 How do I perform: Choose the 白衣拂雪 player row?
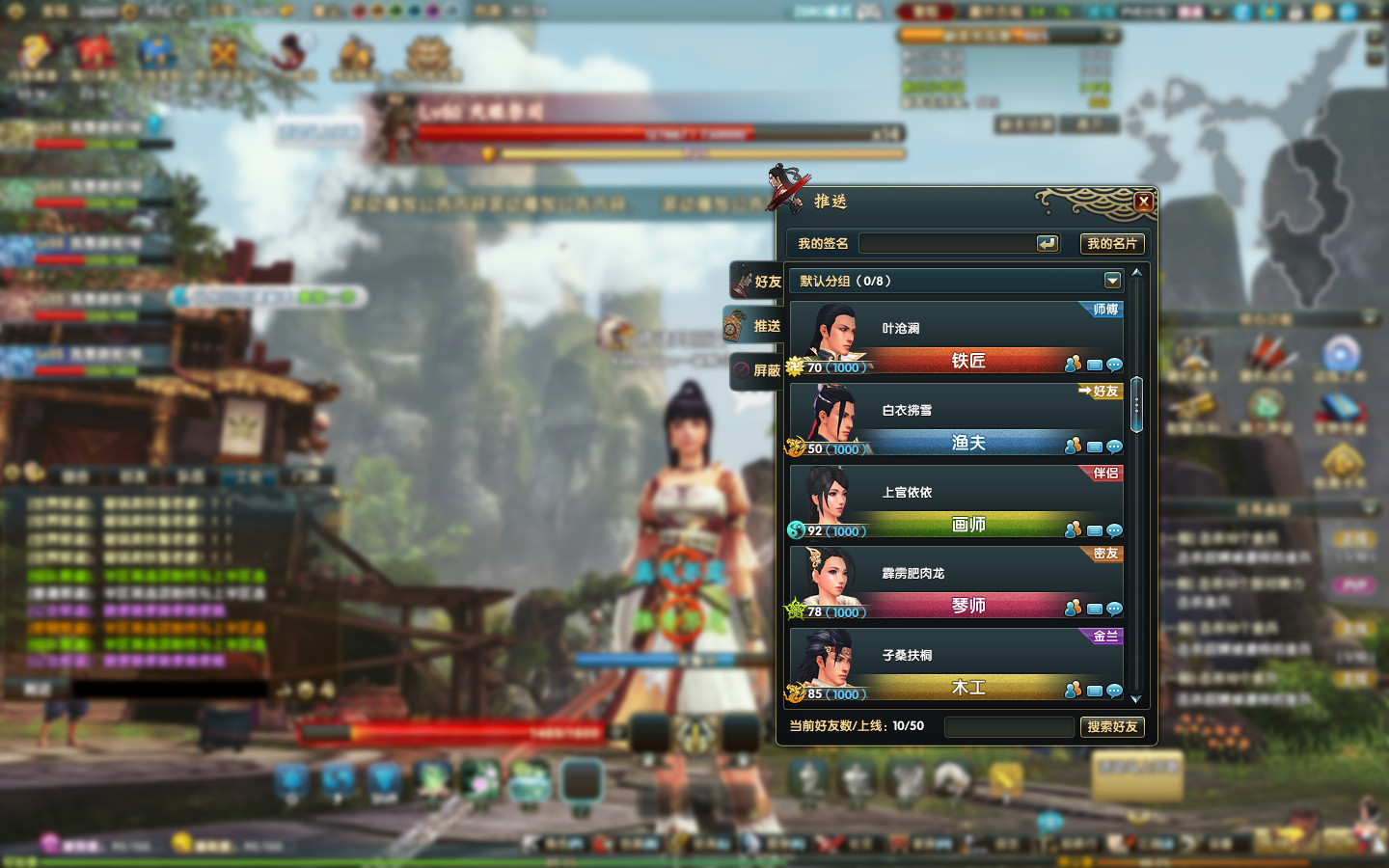pyautogui.click(x=955, y=411)
